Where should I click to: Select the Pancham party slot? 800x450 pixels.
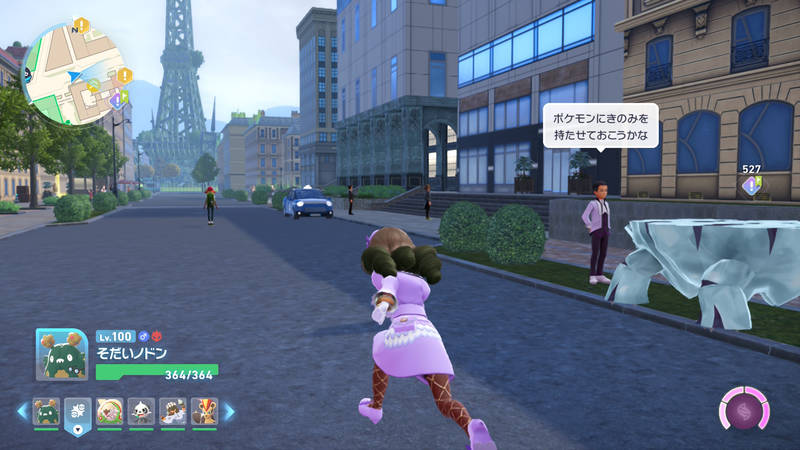tap(141, 411)
